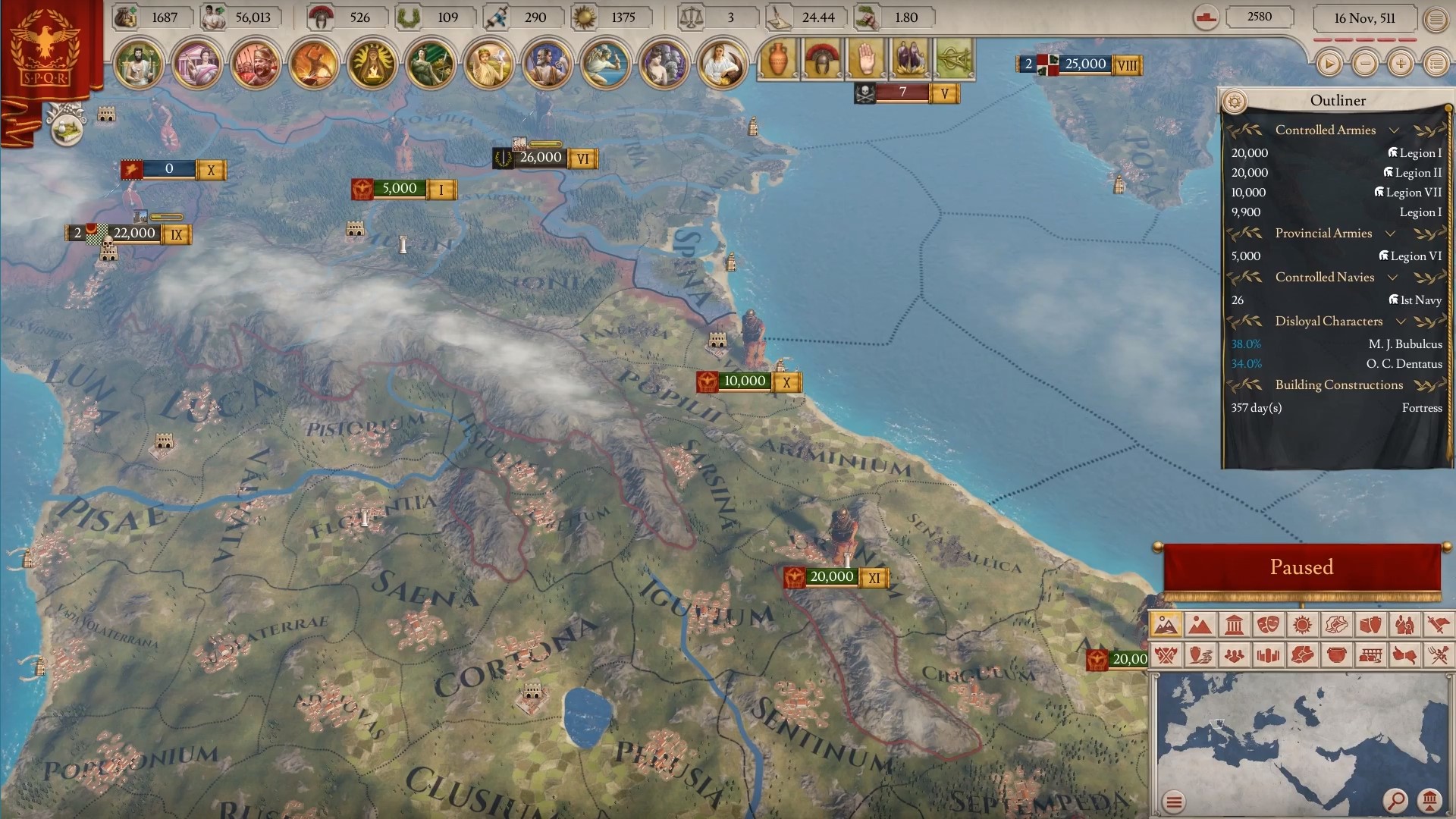
Task: Open the red-crested helmet military panel
Action: point(821,58)
